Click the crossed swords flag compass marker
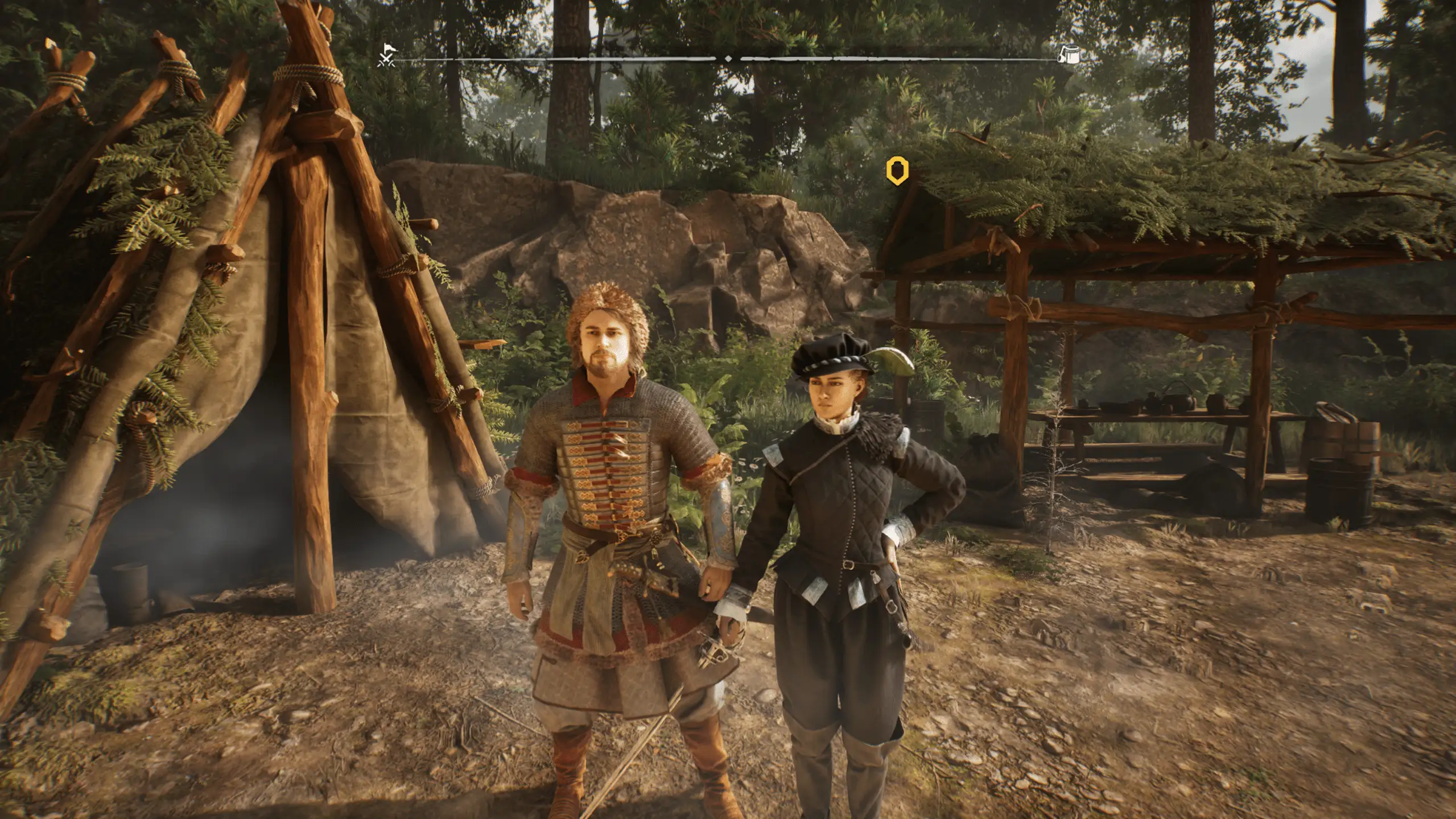The height and width of the screenshot is (819, 1456). (x=386, y=56)
